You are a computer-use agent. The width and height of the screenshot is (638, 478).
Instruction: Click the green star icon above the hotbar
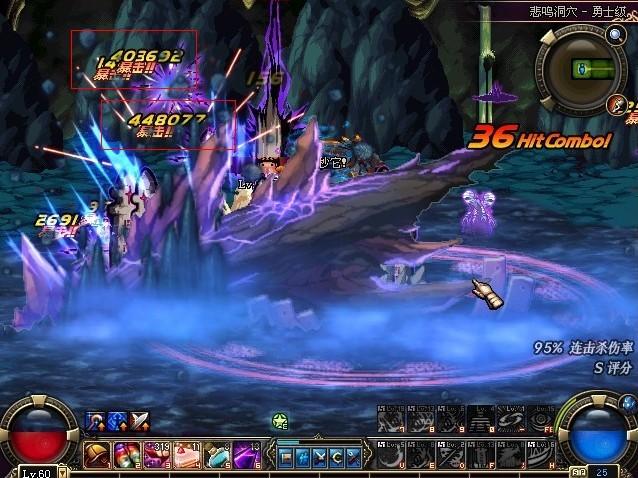pos(280,421)
